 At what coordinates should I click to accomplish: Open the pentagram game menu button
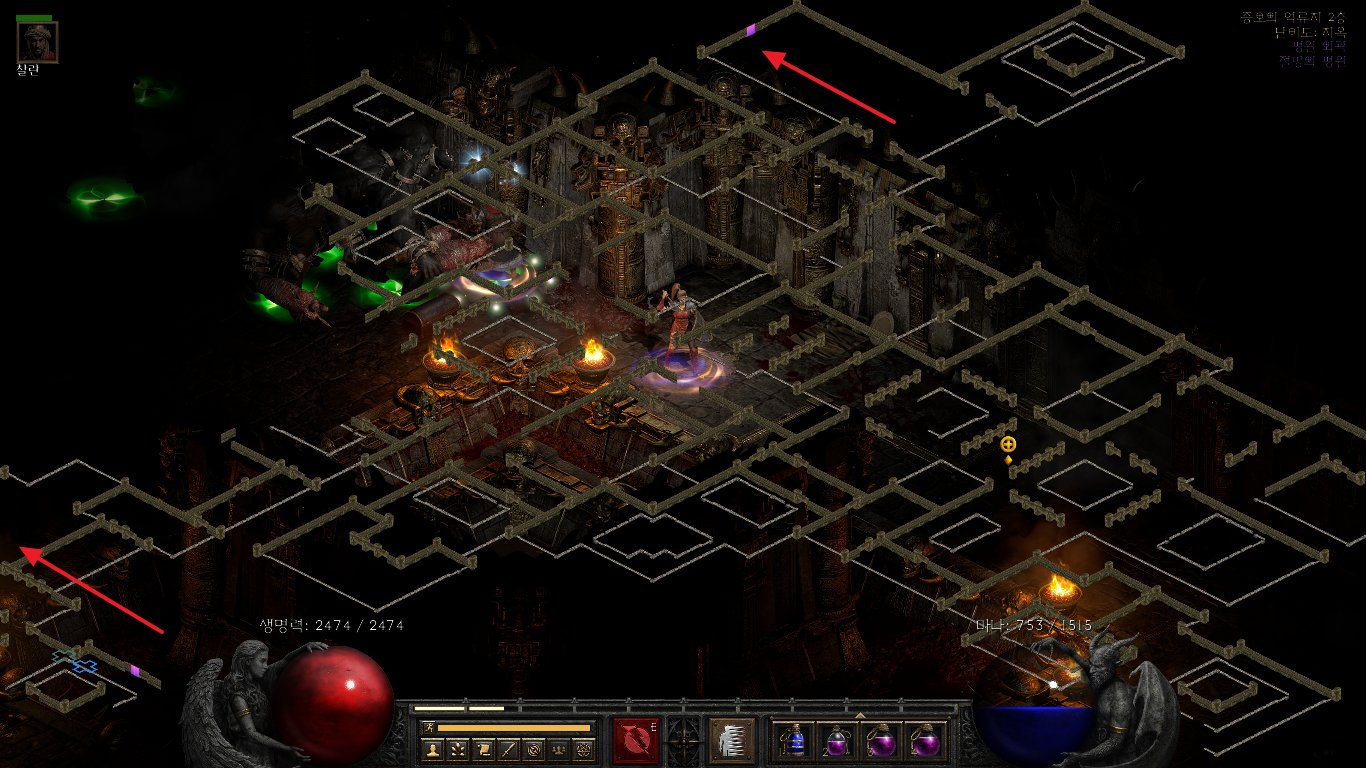584,749
